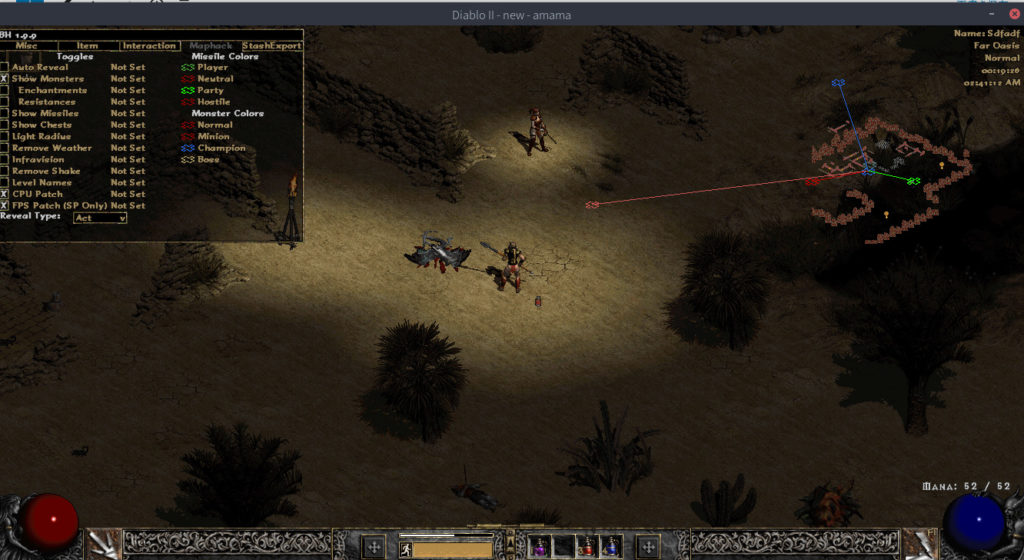
Task: Tick the Infravision checkbox
Action: point(5,160)
